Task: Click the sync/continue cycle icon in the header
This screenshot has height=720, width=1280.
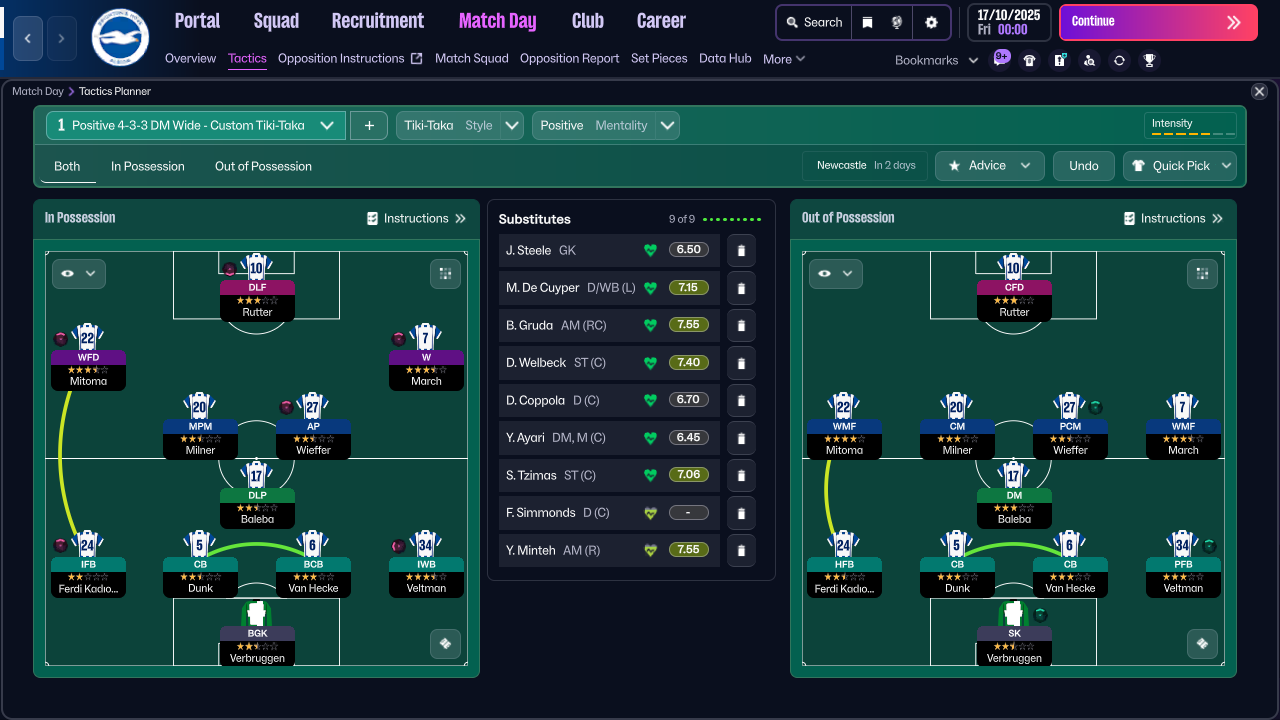Action: pos(1117,59)
